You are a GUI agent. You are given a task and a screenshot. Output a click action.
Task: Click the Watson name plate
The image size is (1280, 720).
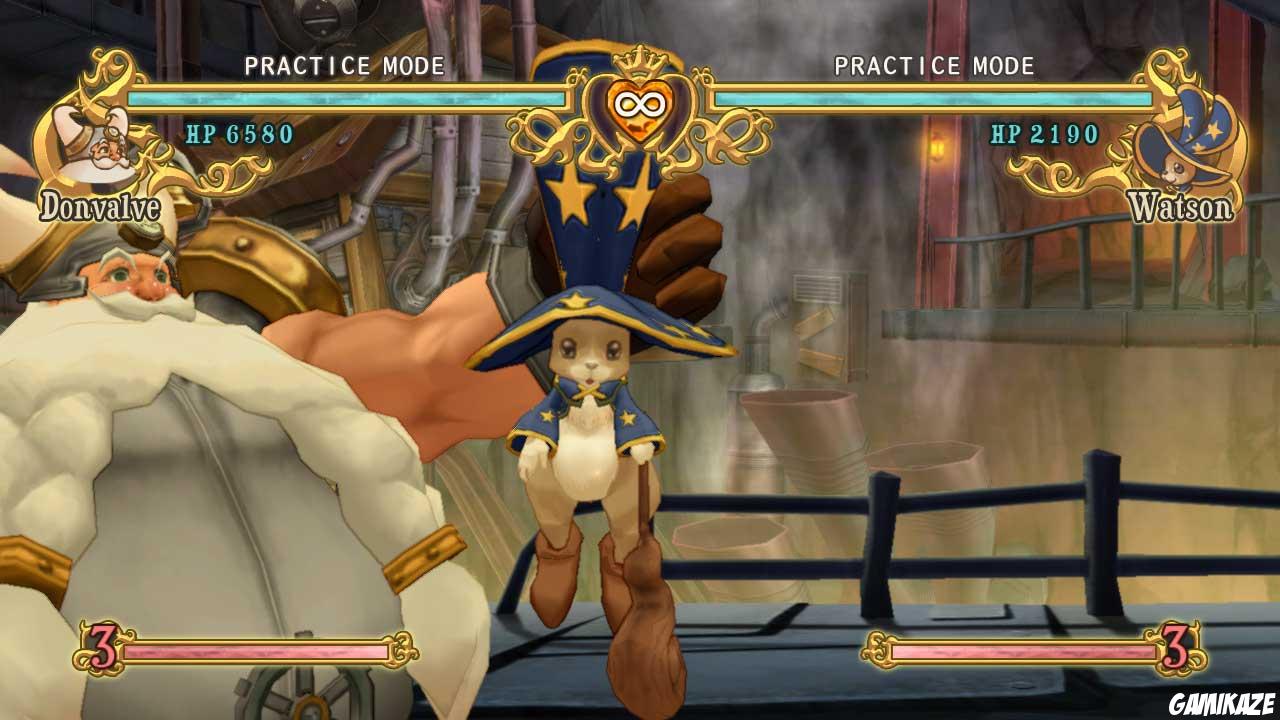point(1180,208)
